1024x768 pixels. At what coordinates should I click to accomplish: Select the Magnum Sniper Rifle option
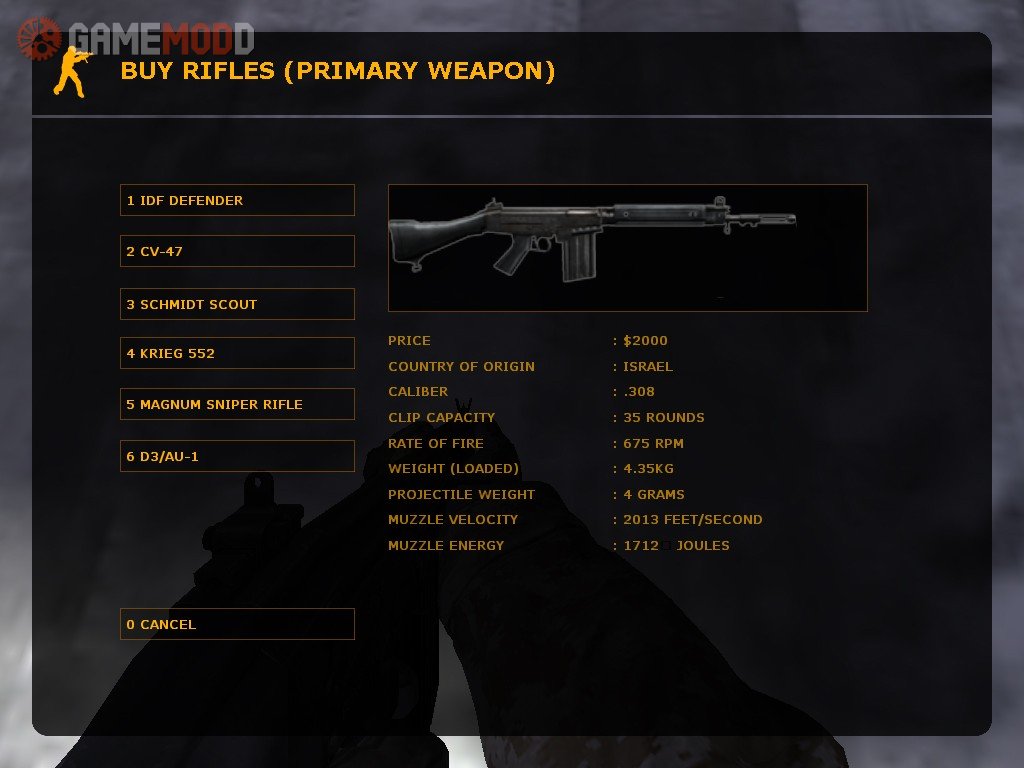point(237,404)
